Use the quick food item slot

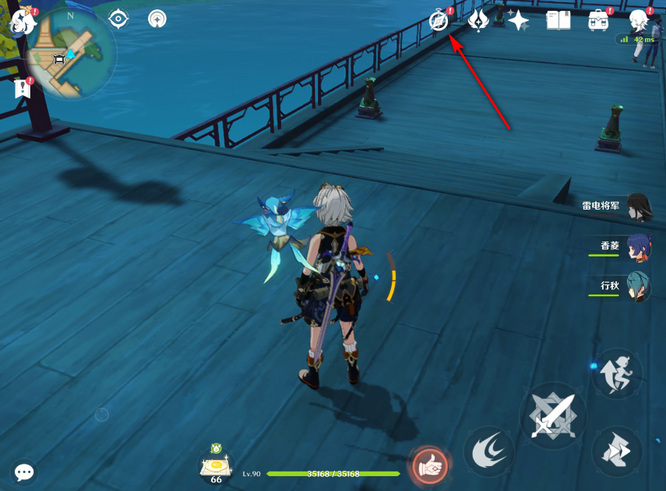pyautogui.click(x=216, y=465)
